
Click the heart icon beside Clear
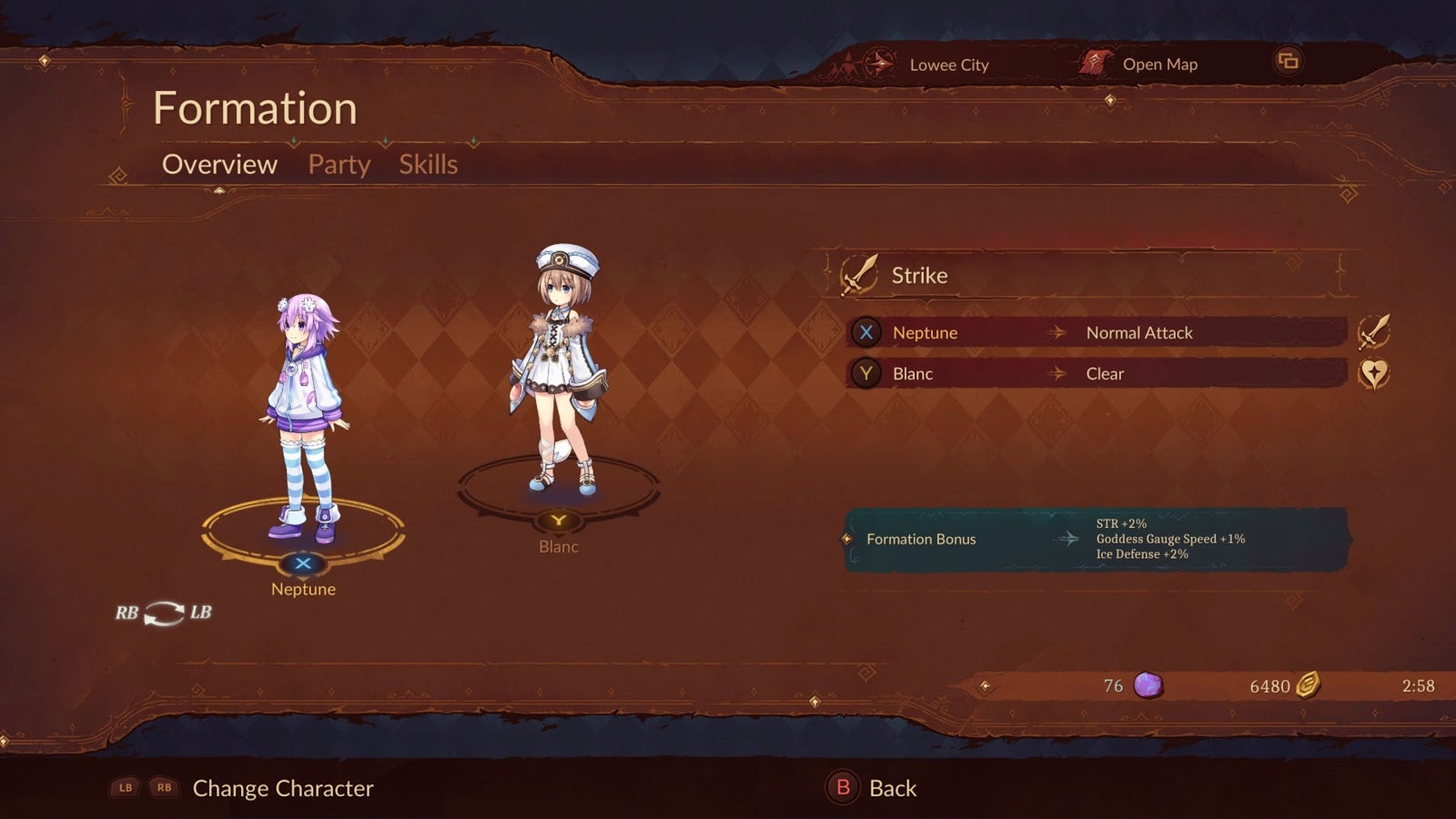click(x=1373, y=374)
